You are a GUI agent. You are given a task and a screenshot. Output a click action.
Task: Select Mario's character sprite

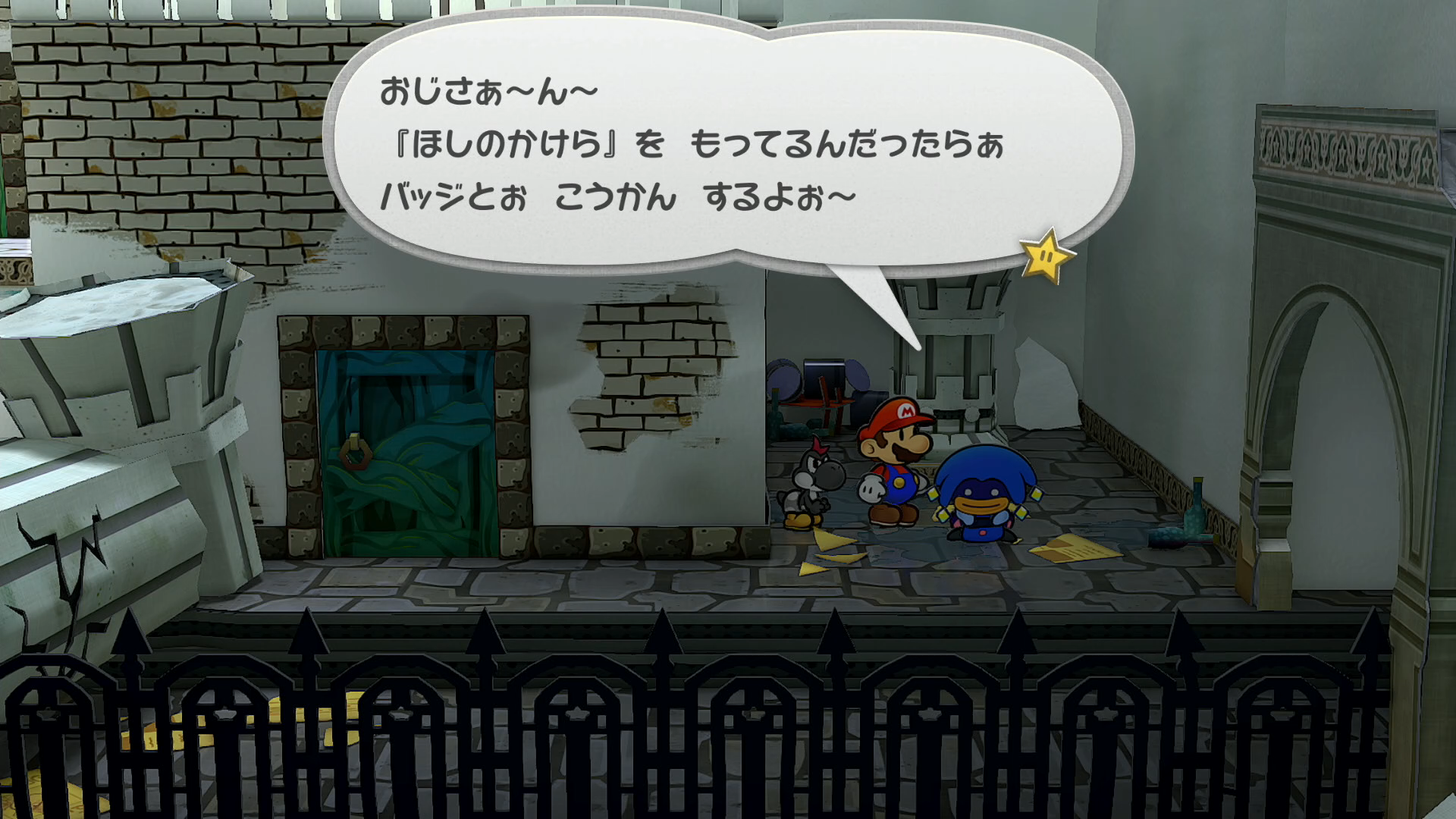(895, 470)
